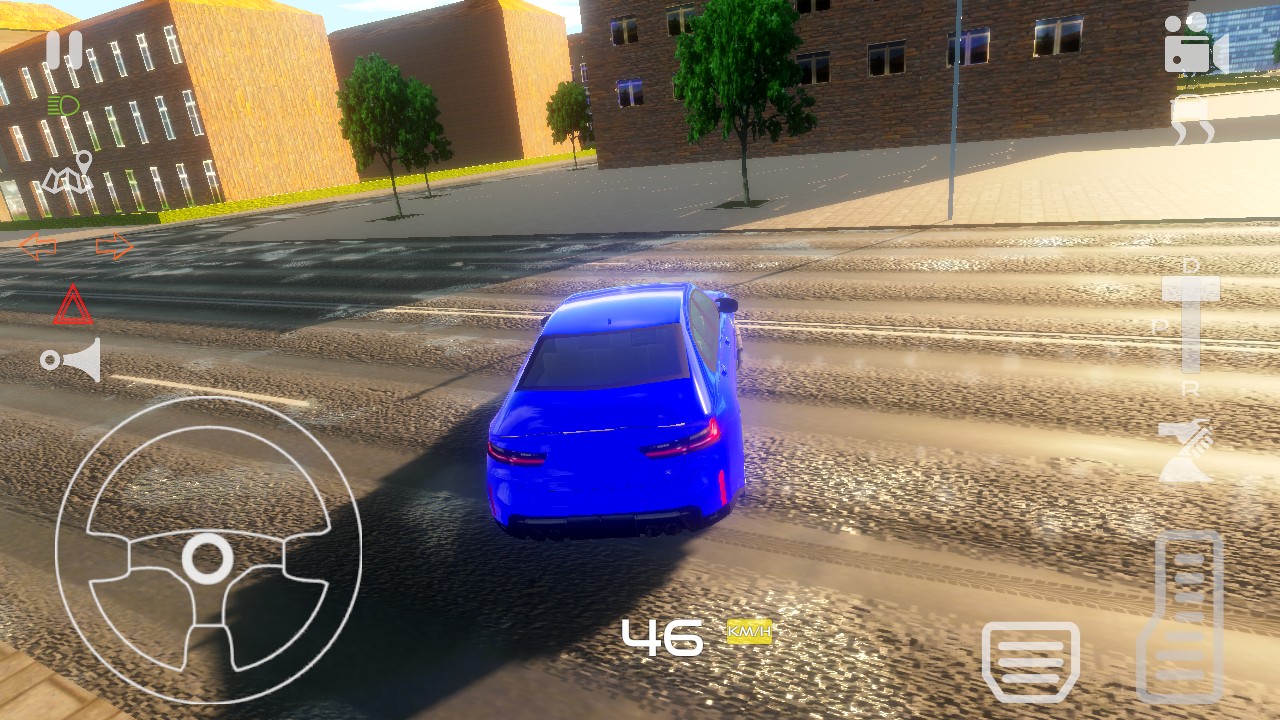
Task: Honk the horn icon
Action: point(71,360)
